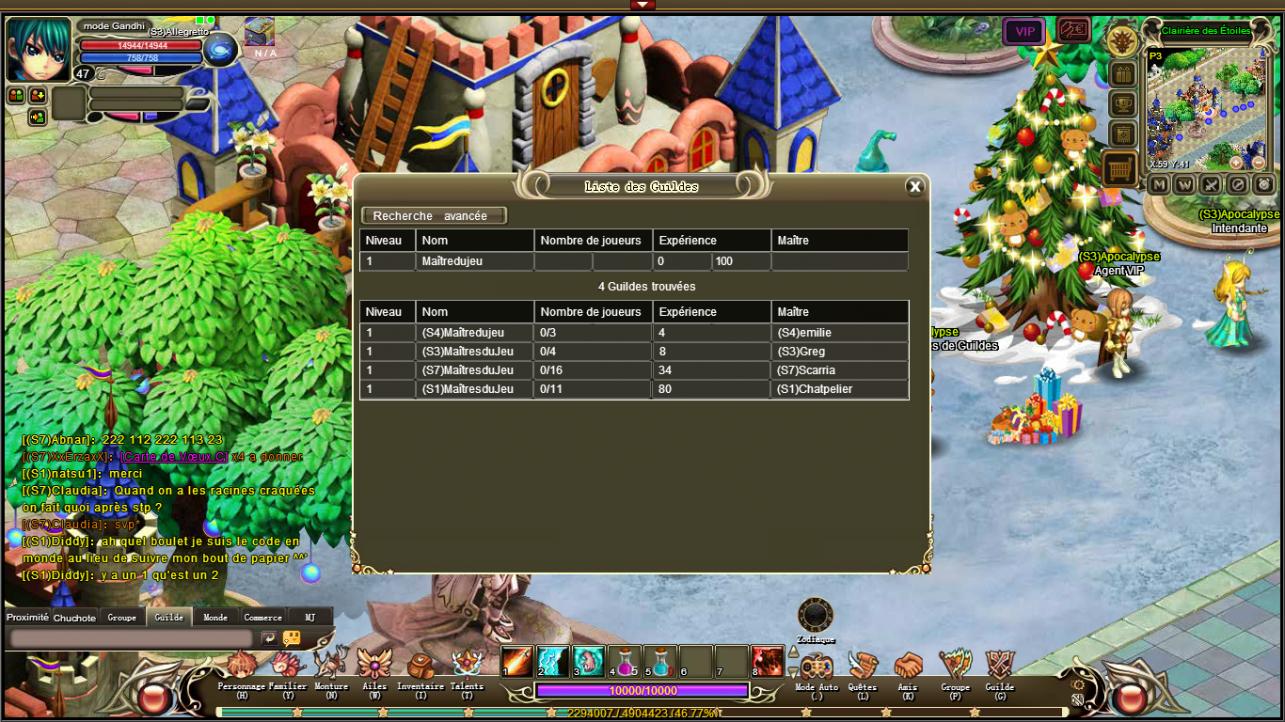Click the W button under the minimap
The width and height of the screenshot is (1285, 722).
(x=1184, y=185)
